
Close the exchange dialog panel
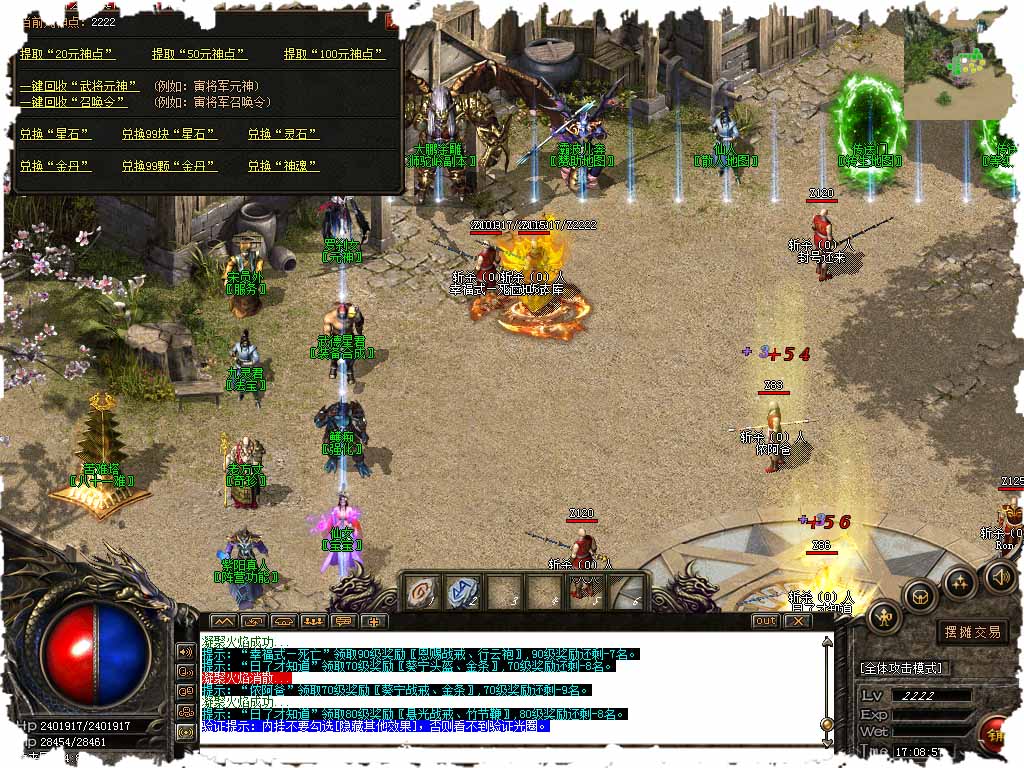click(x=392, y=18)
